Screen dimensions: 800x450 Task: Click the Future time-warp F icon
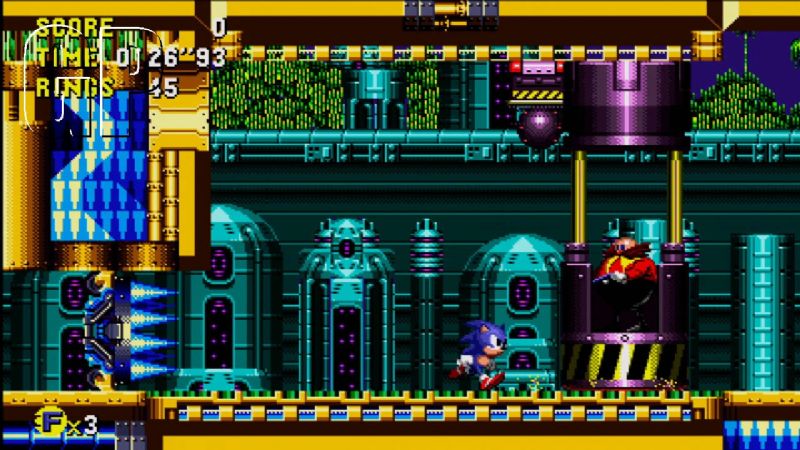point(49,423)
